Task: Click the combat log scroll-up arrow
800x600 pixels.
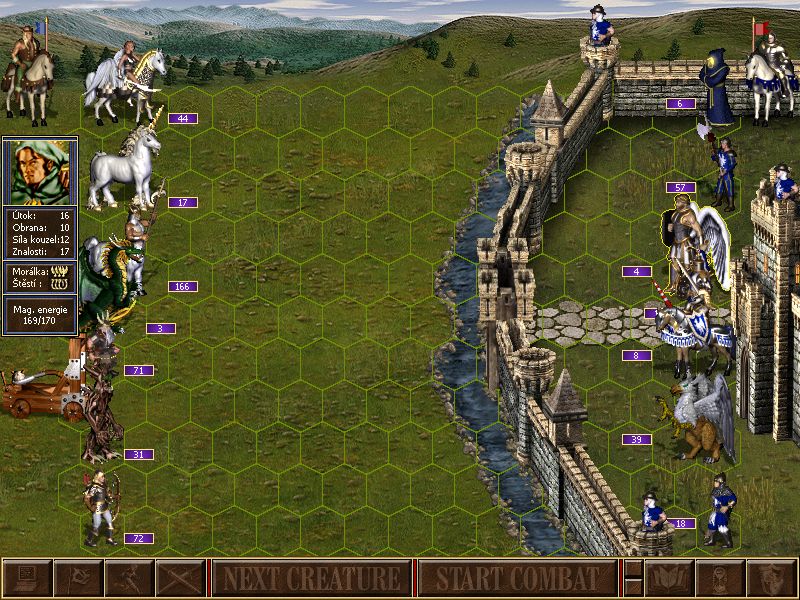Action: pyautogui.click(x=632, y=569)
